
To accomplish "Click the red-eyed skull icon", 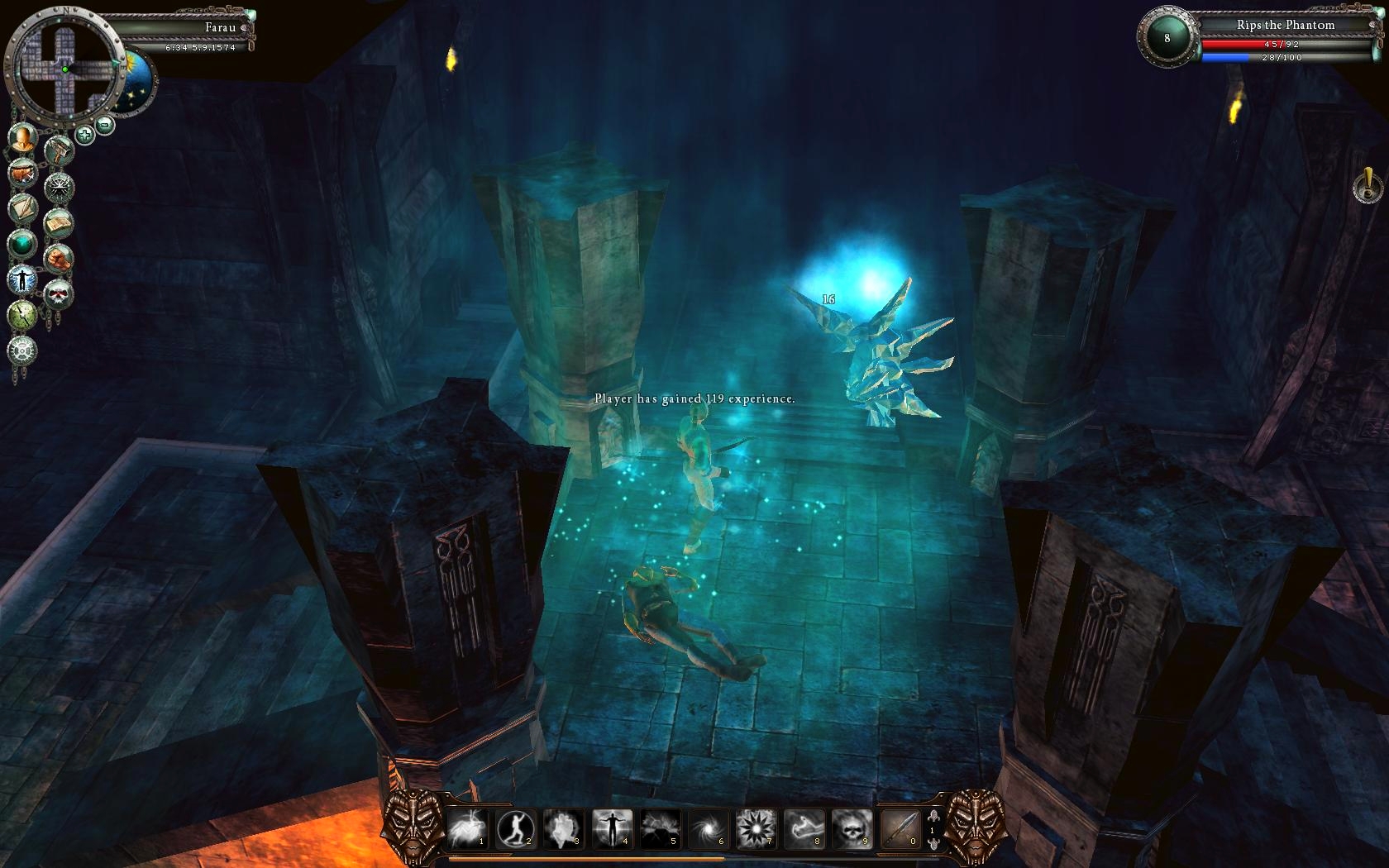I will pyautogui.click(x=58, y=293).
